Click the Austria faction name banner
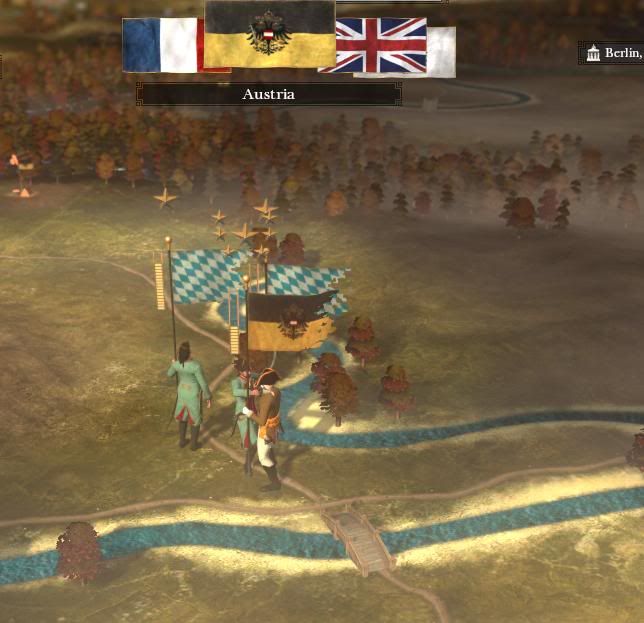The width and height of the screenshot is (644, 623). (x=268, y=94)
